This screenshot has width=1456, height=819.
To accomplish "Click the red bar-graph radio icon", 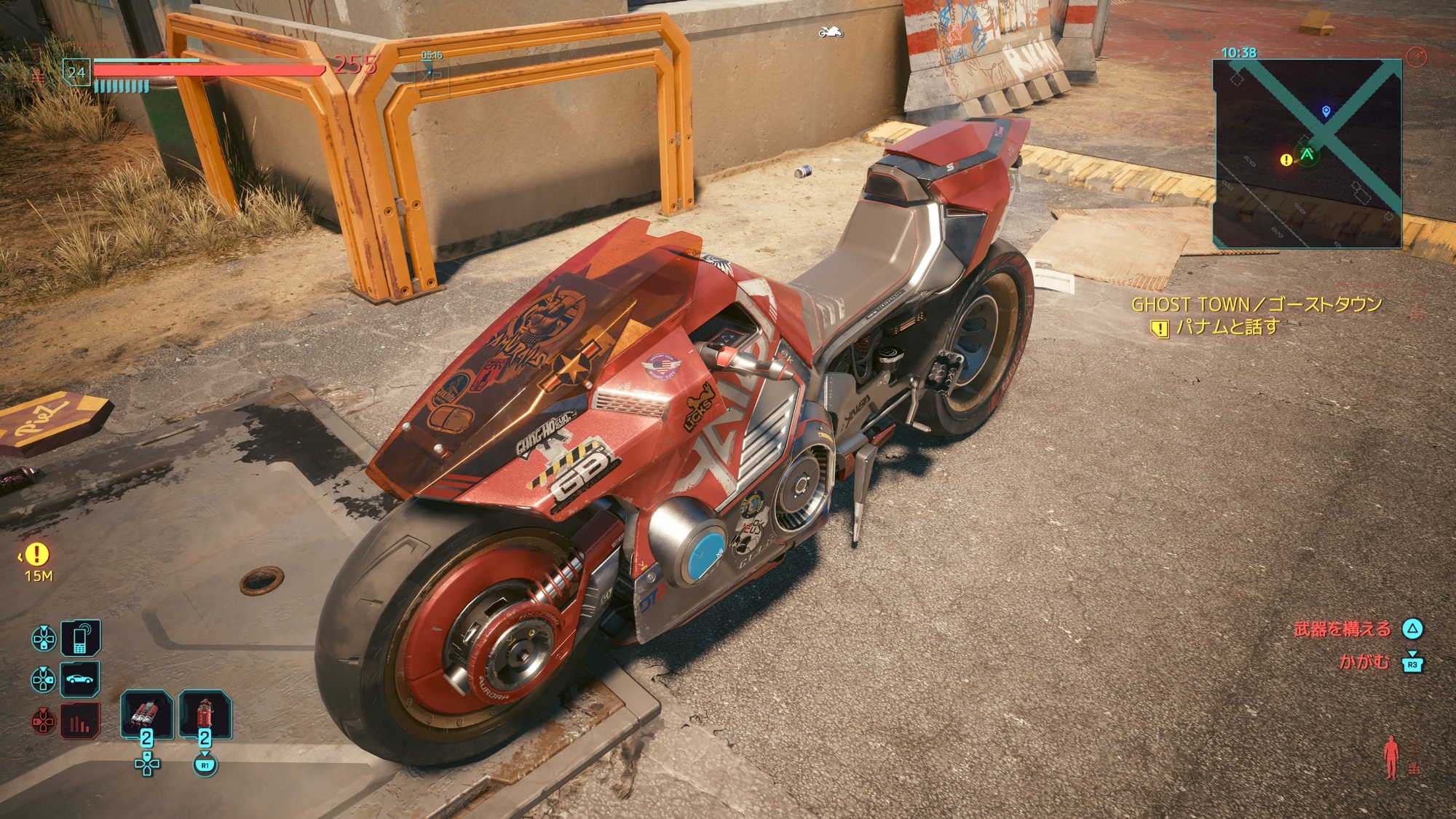I will [x=80, y=722].
